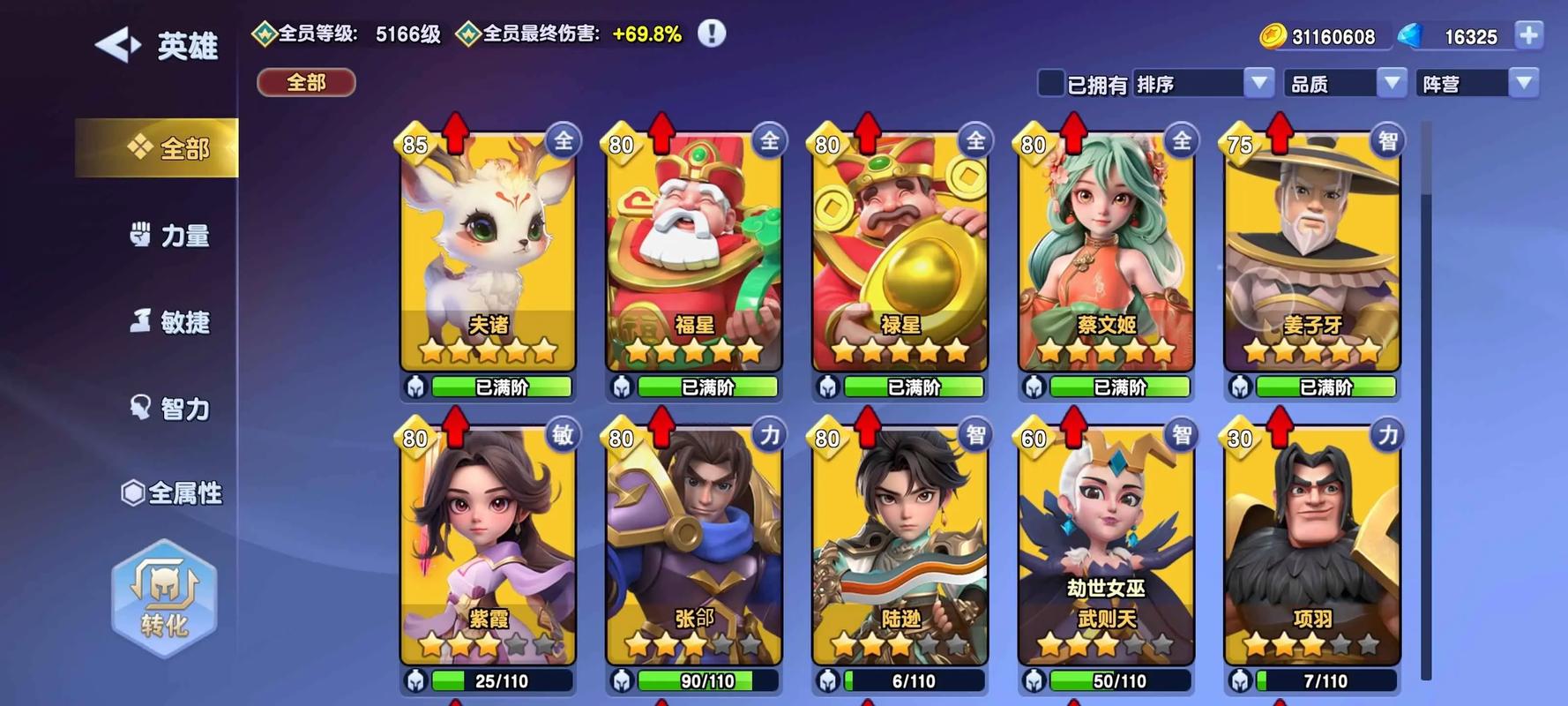
Task: Toggle the 已拥有 checkbox
Action: pos(1050,84)
